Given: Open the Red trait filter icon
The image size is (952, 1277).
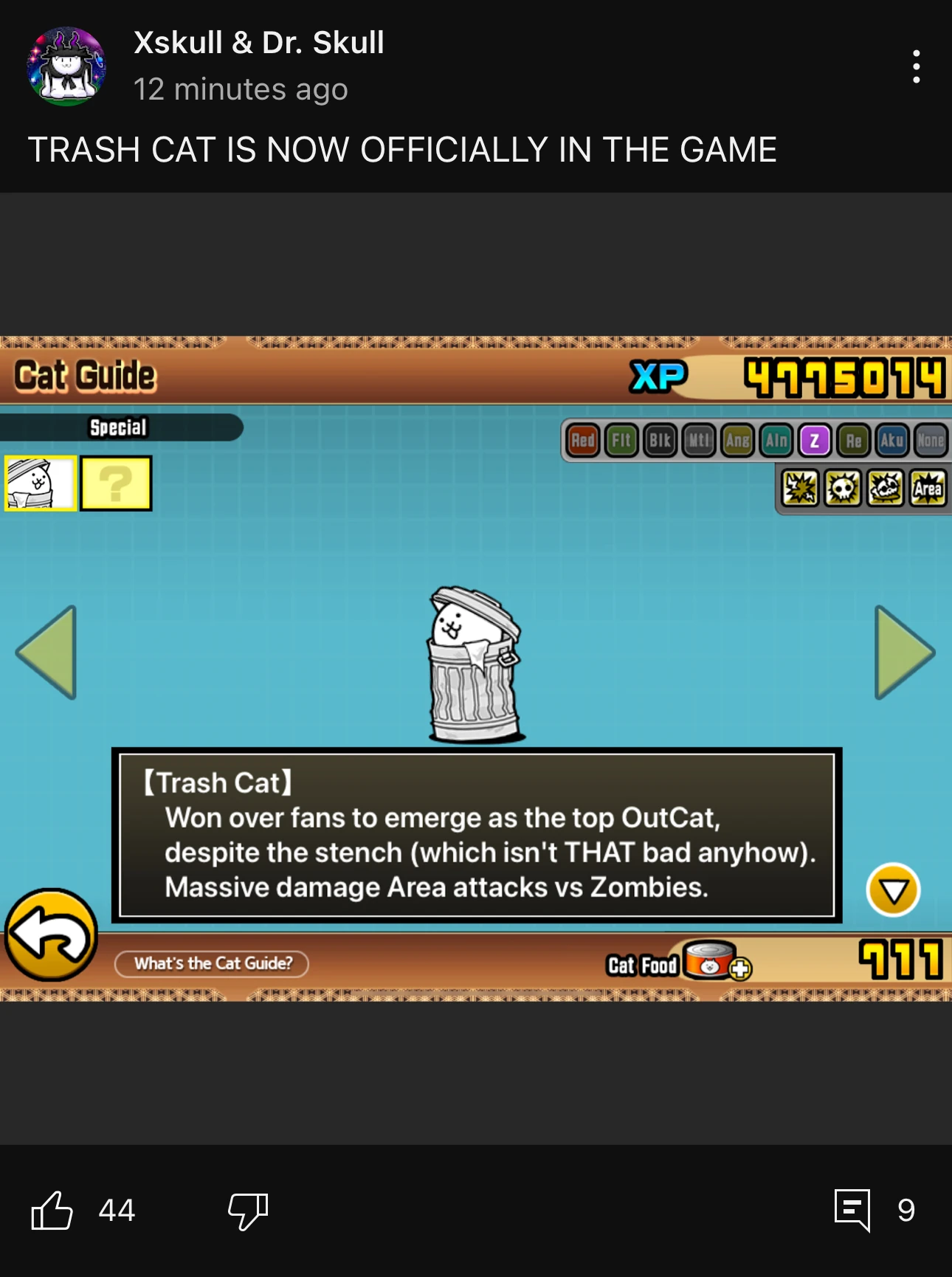Looking at the screenshot, I should [x=582, y=441].
